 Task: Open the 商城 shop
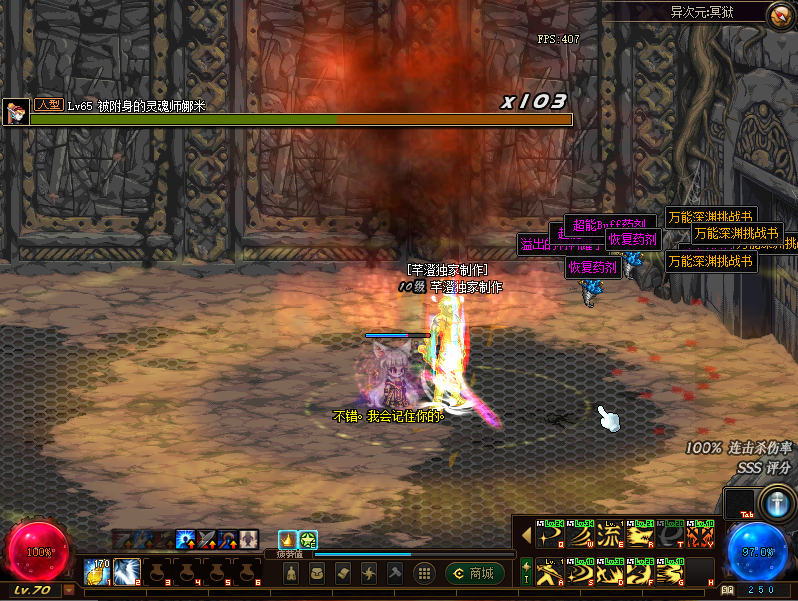[x=475, y=573]
